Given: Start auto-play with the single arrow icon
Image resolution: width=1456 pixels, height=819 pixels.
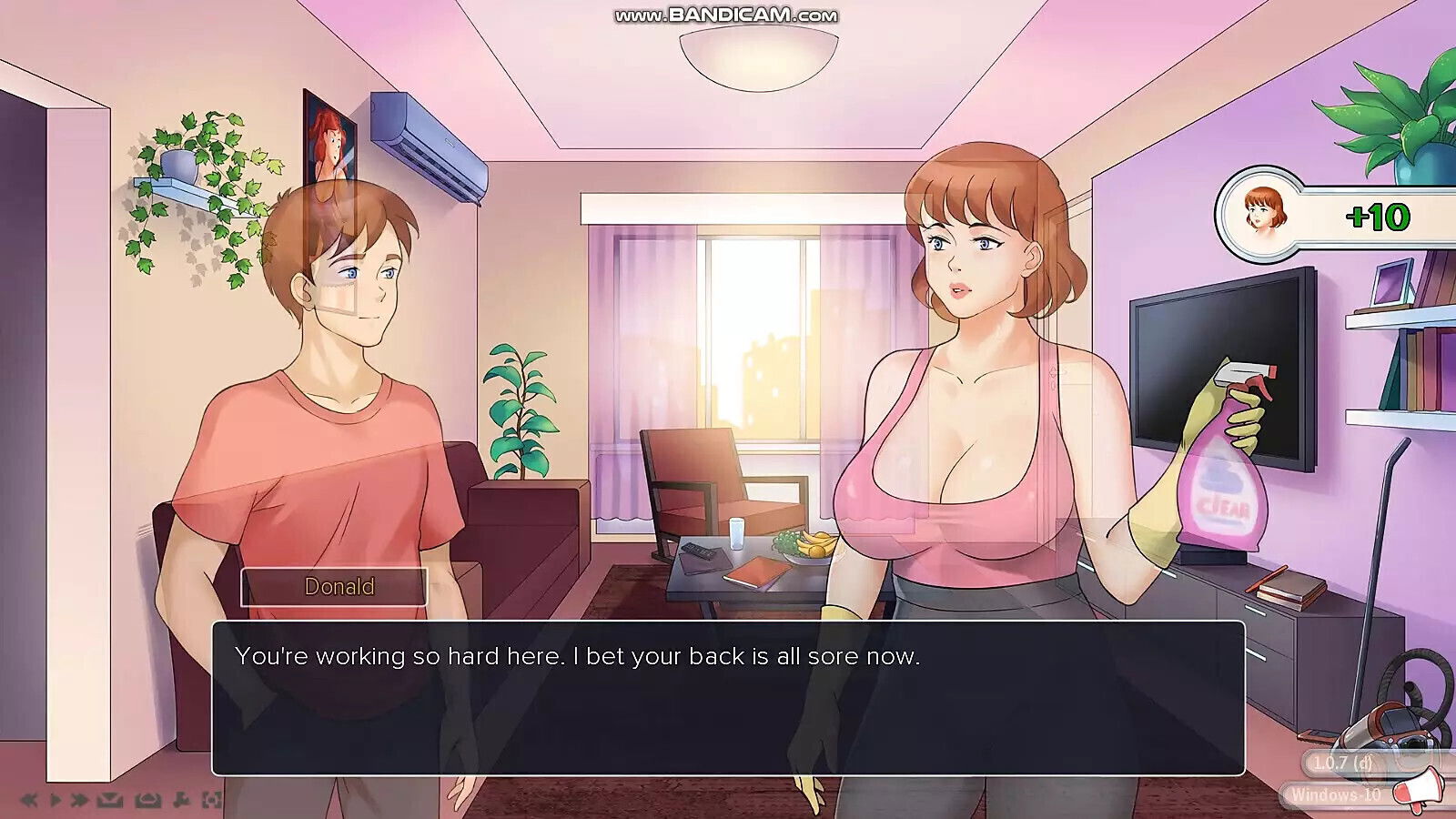Looking at the screenshot, I should (x=55, y=800).
